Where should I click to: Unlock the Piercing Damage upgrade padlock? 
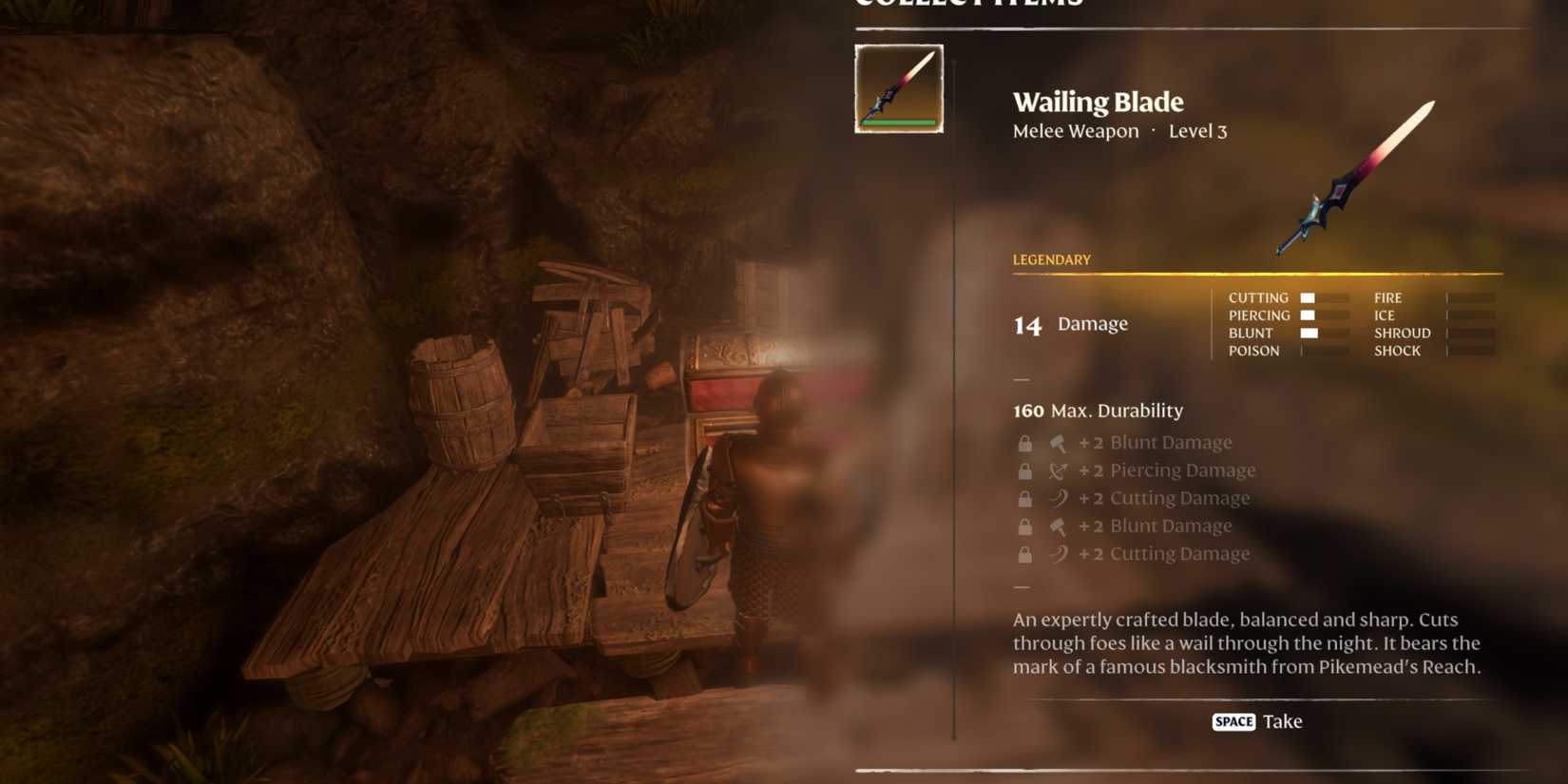click(1025, 468)
